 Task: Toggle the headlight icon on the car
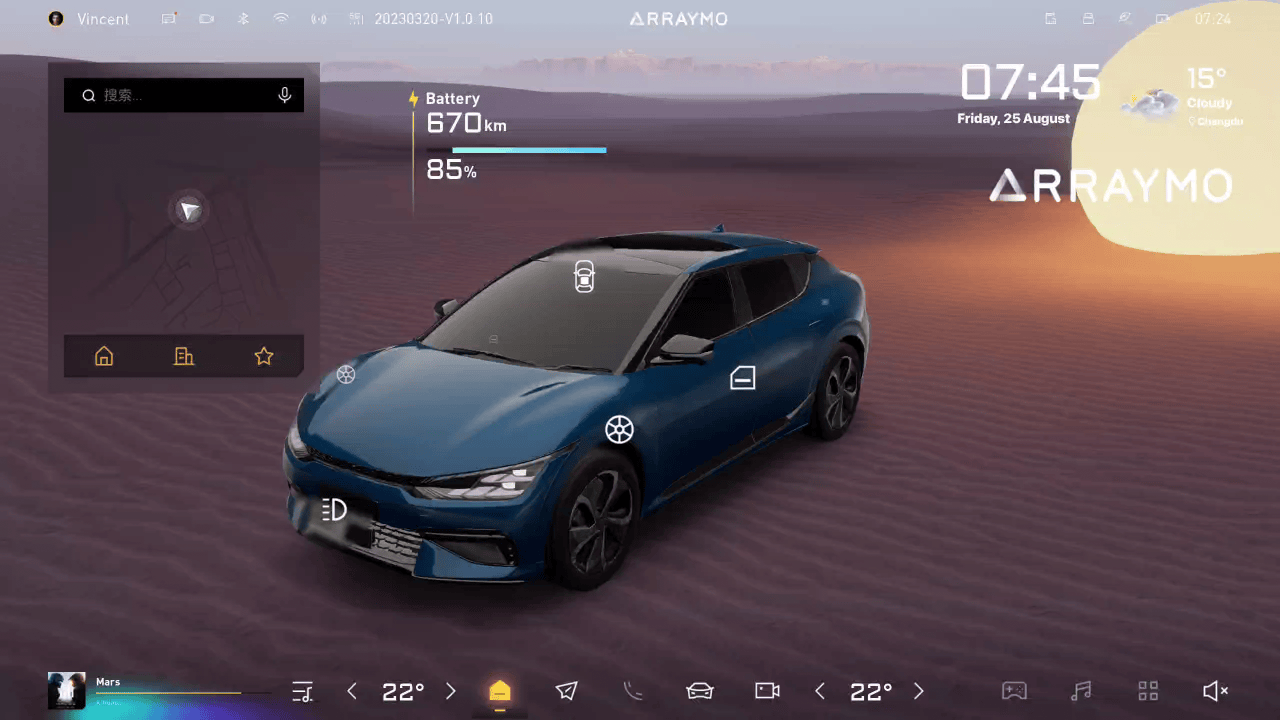[x=334, y=510]
